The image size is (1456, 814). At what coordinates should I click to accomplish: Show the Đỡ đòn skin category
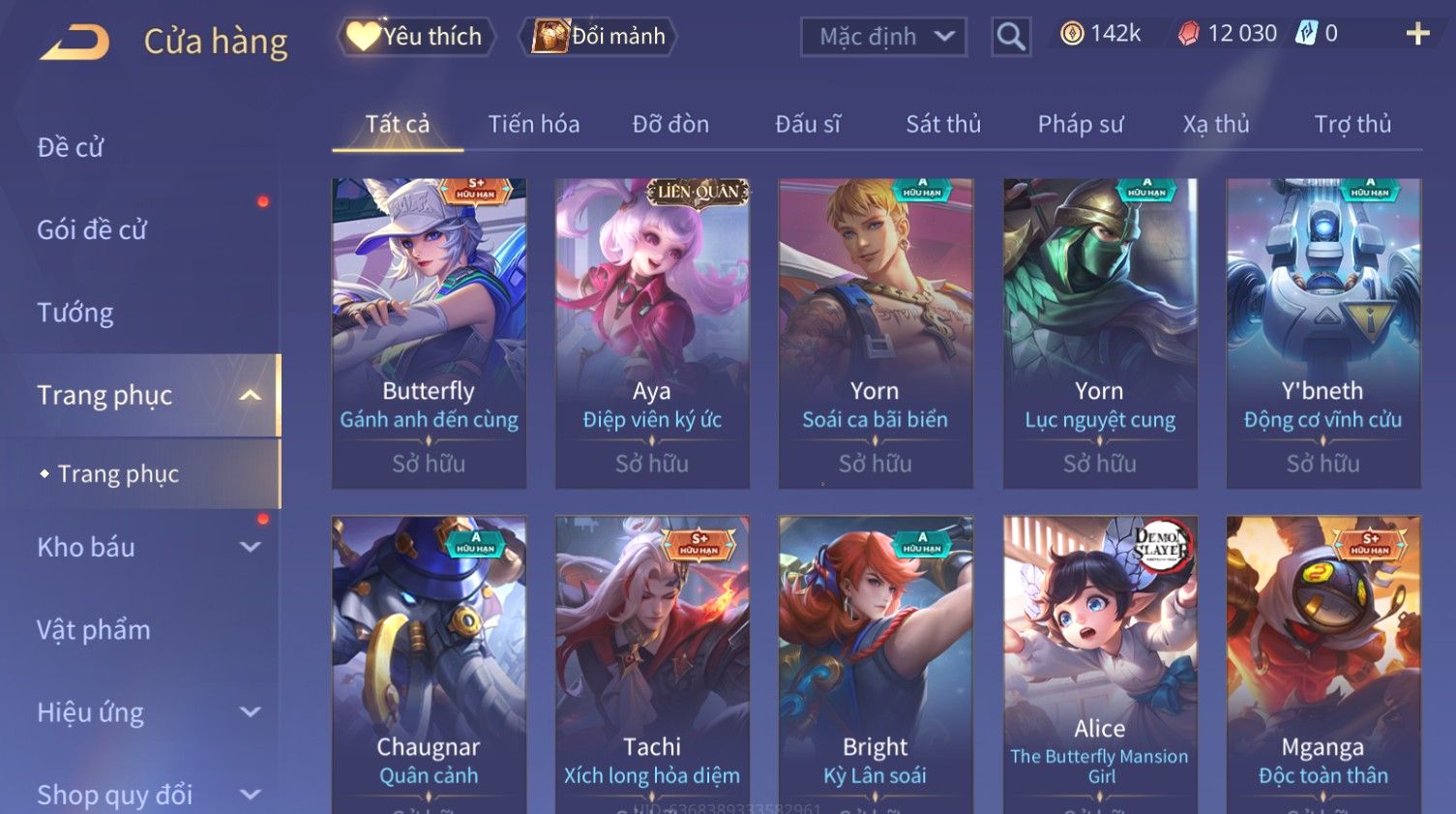[x=670, y=125]
